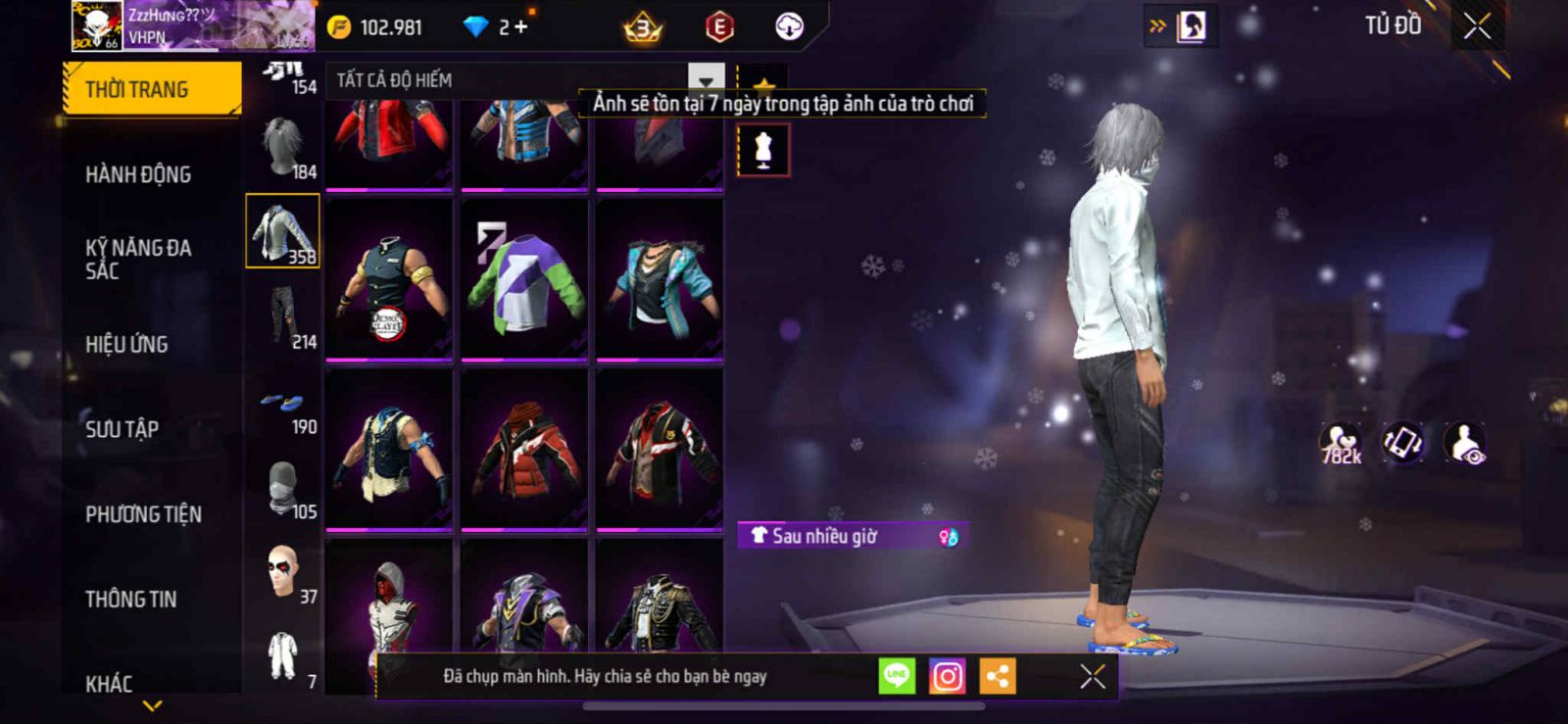Open the HIỆU ỨNG section

pos(126,344)
